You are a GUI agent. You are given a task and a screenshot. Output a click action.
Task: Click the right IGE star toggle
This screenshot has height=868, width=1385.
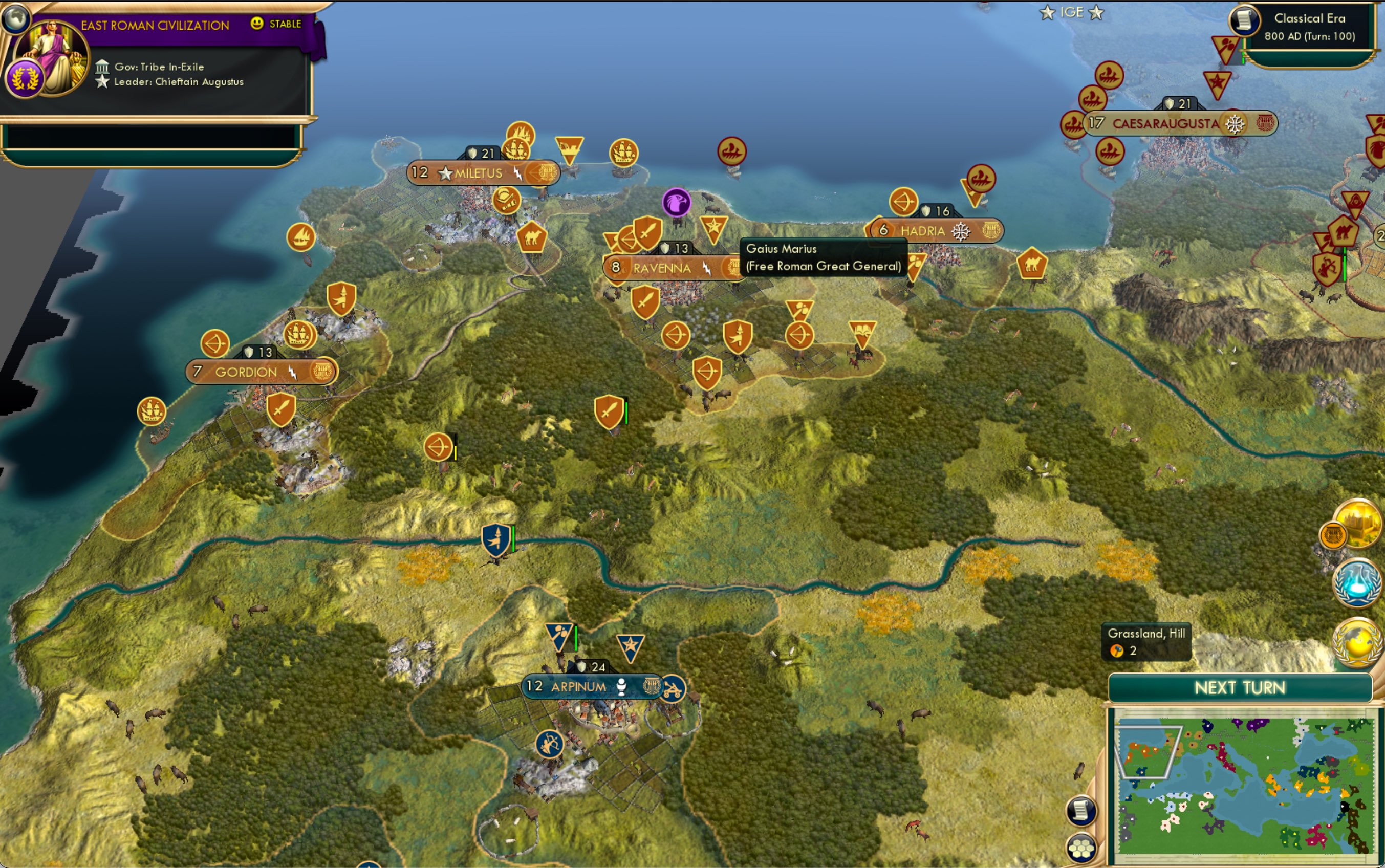[1097, 11]
